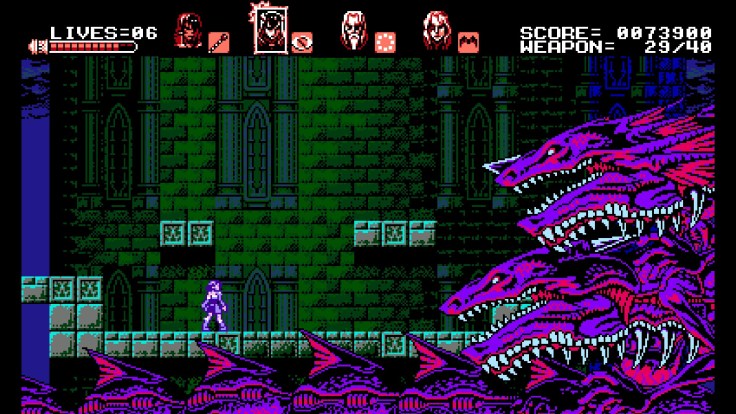736x414 pixels.
Task: Switch to the bearded Alfred portrait
Action: (x=354, y=30)
